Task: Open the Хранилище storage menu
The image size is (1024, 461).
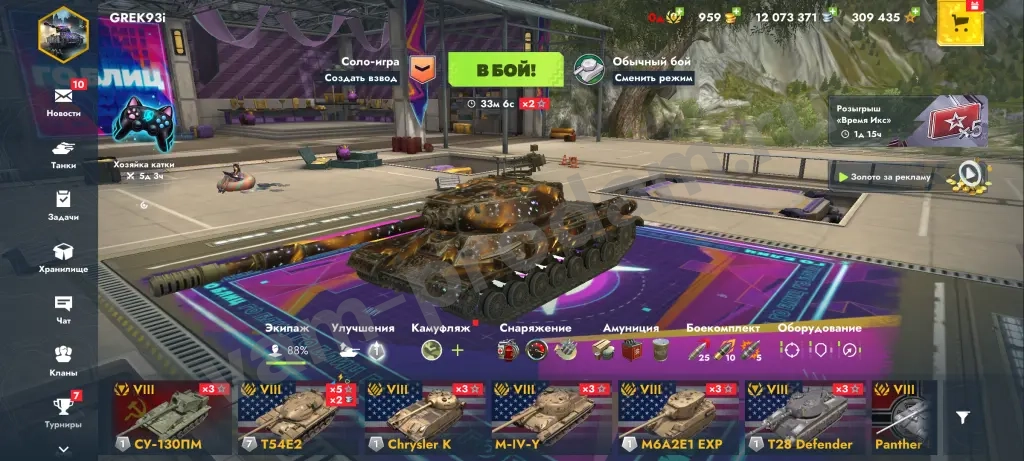Action: tap(63, 257)
